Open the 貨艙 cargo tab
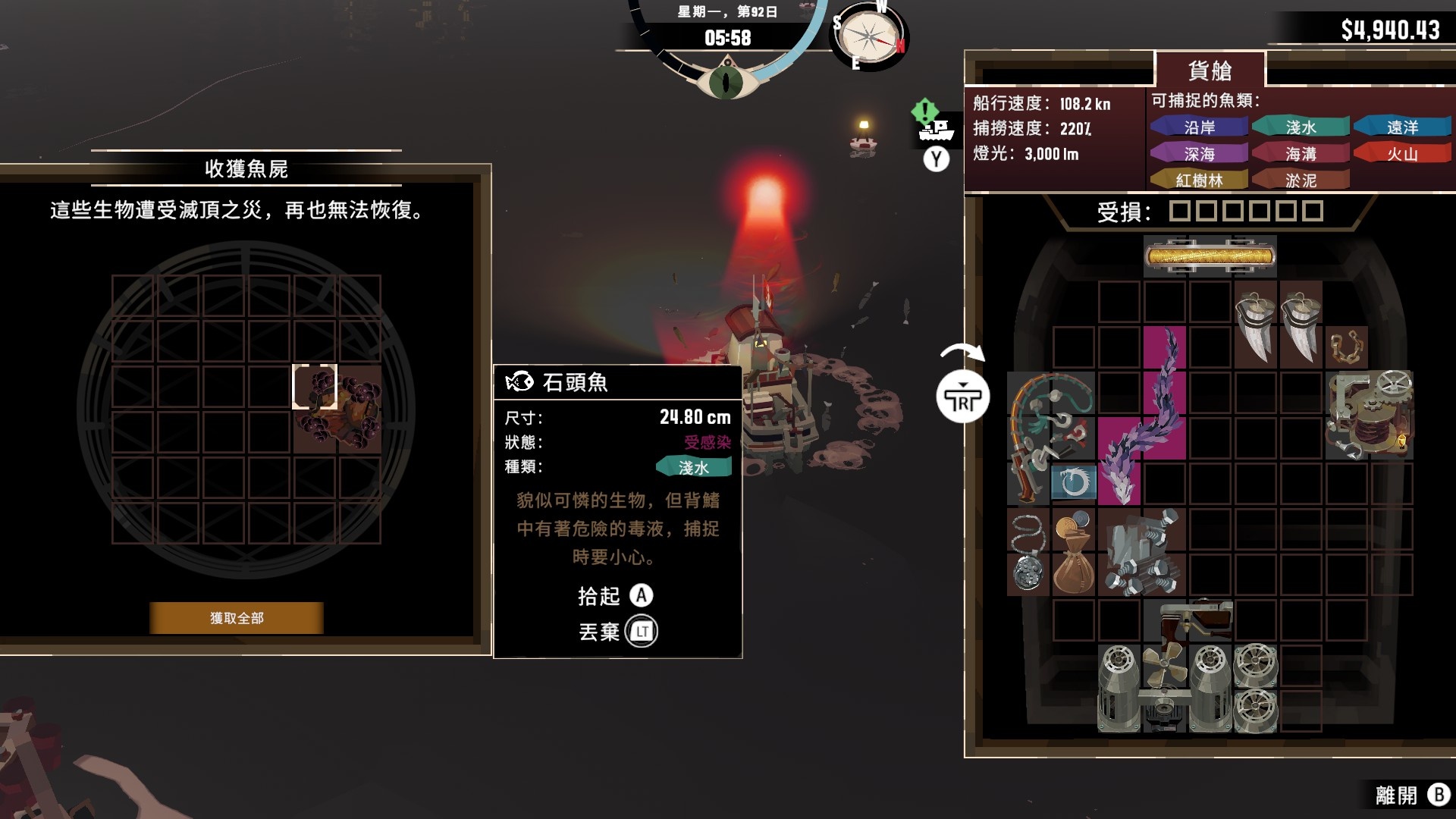This screenshot has height=819, width=1456. [1210, 71]
